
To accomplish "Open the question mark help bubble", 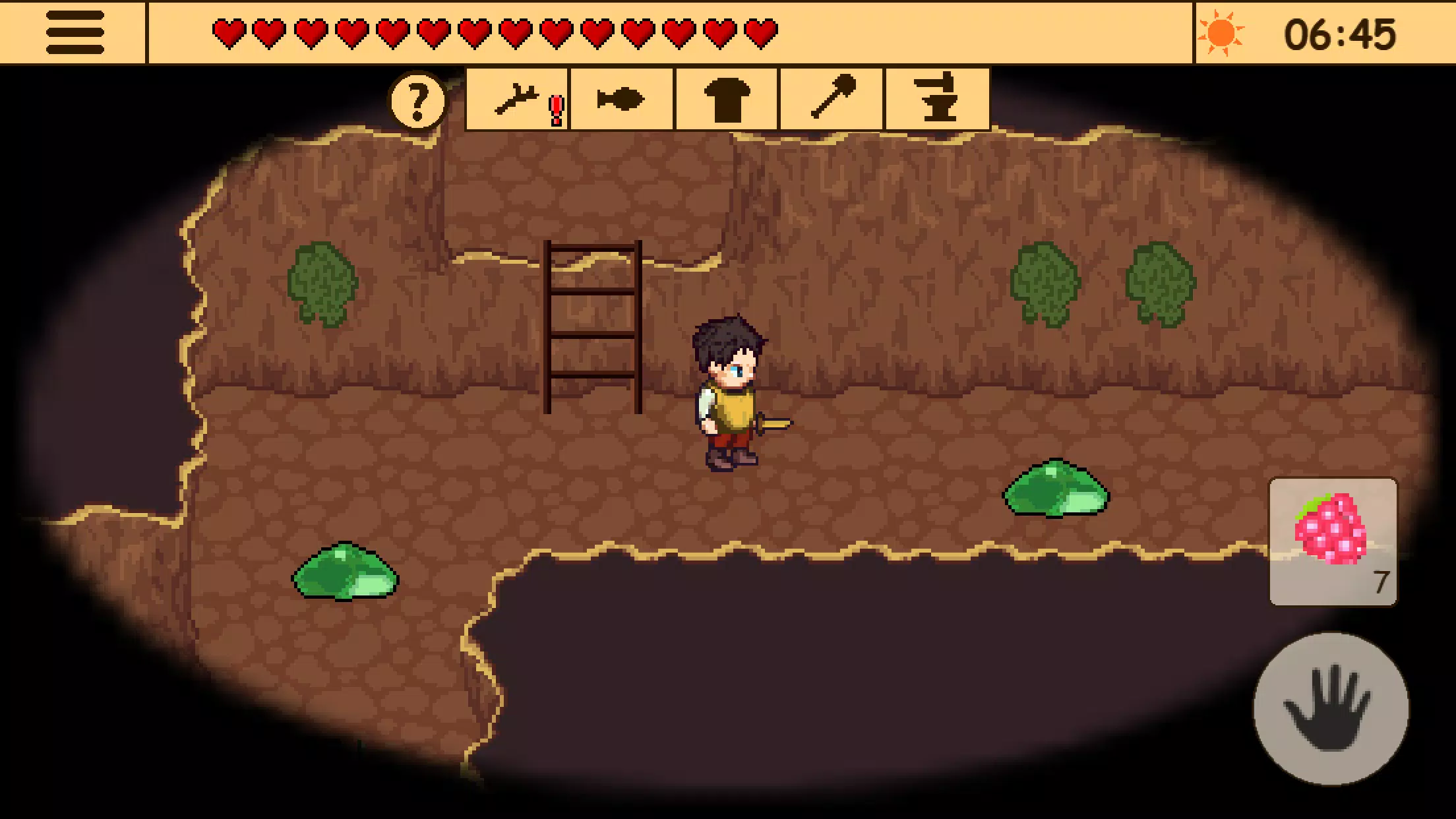I will pyautogui.click(x=417, y=100).
